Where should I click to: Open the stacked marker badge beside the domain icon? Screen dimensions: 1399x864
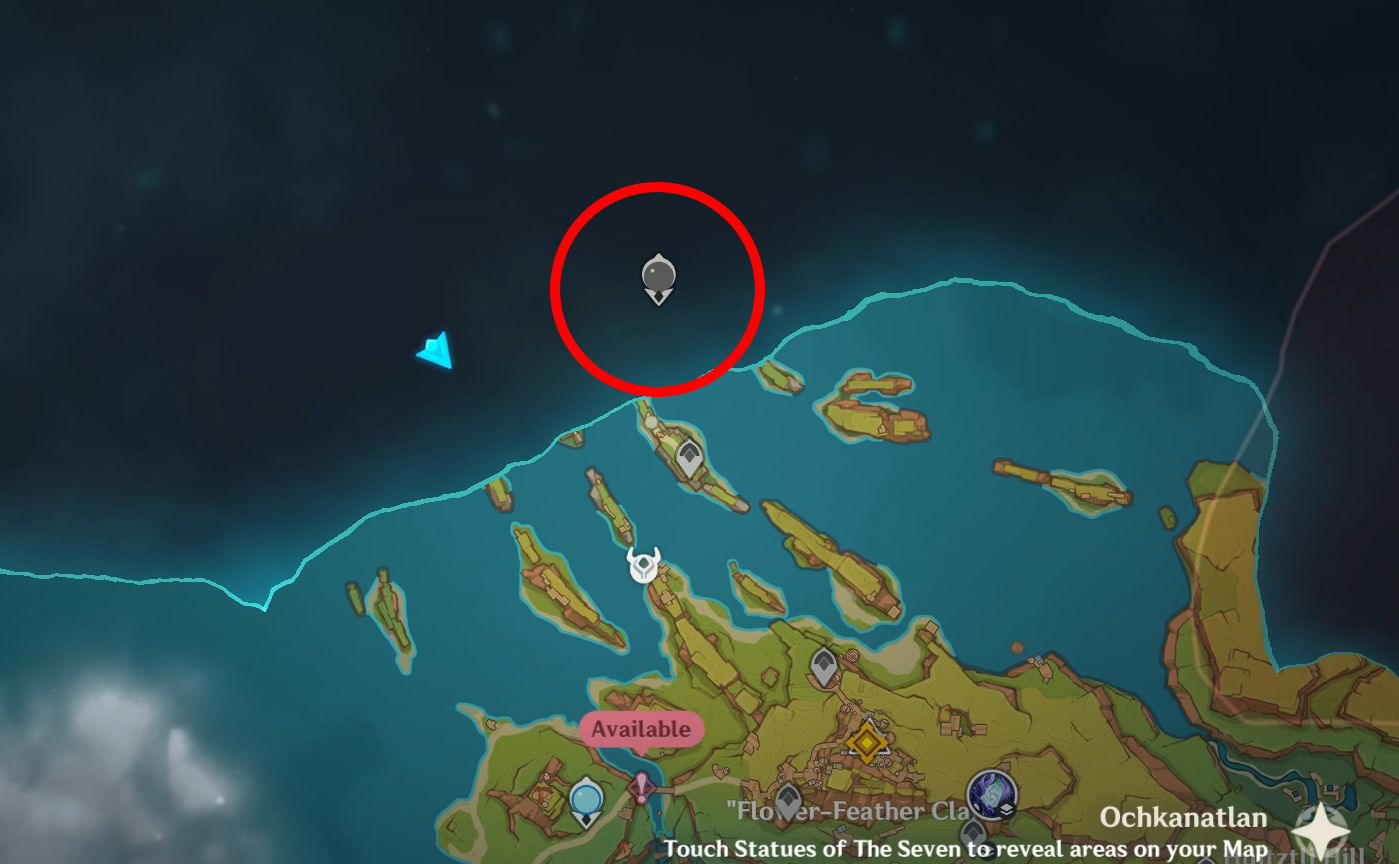pos(1007,810)
